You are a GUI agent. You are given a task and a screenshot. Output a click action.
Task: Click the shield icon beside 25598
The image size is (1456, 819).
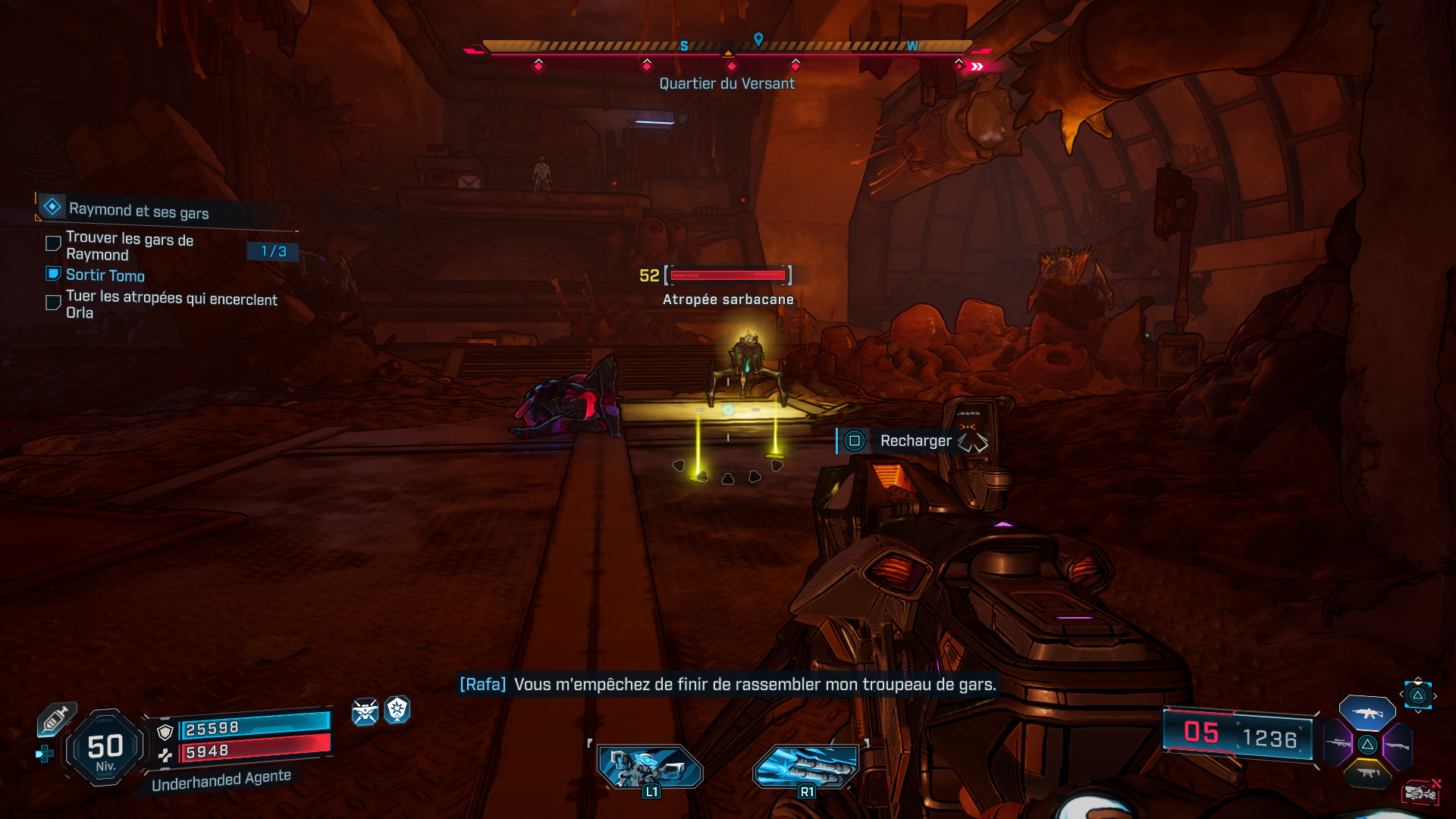pos(165,731)
